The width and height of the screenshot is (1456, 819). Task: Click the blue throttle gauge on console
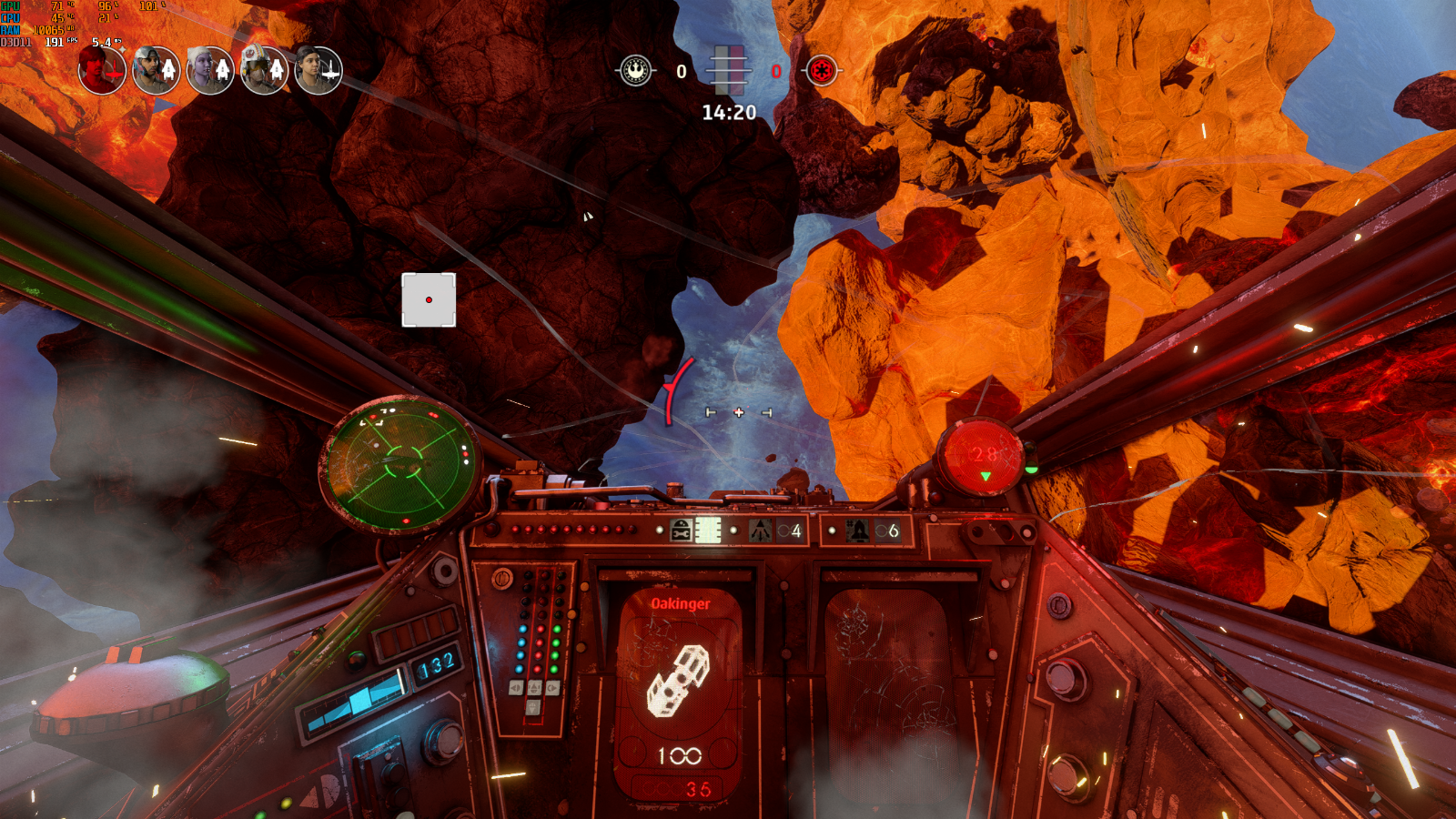(x=357, y=703)
